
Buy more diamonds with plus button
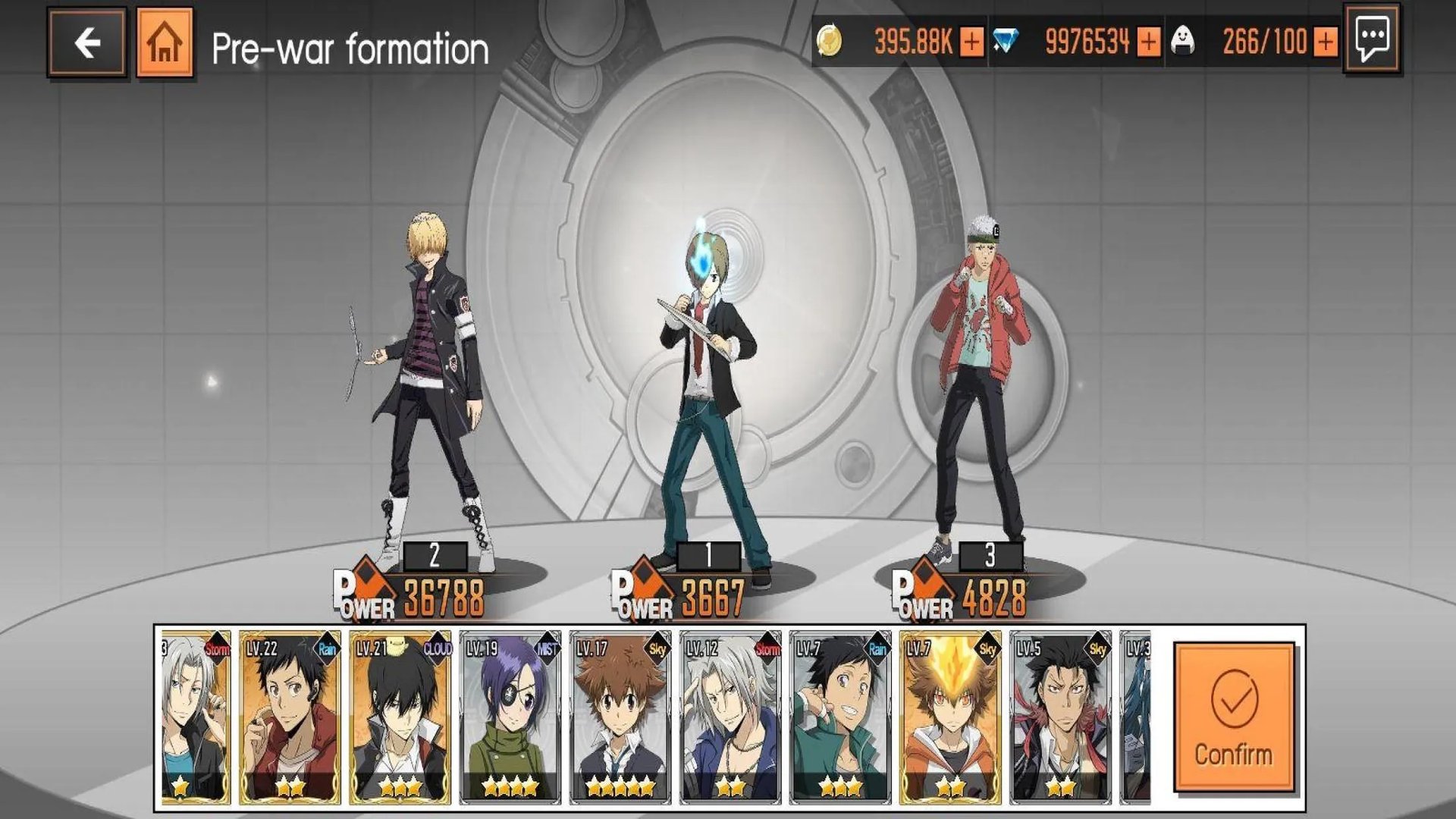pos(1149,42)
